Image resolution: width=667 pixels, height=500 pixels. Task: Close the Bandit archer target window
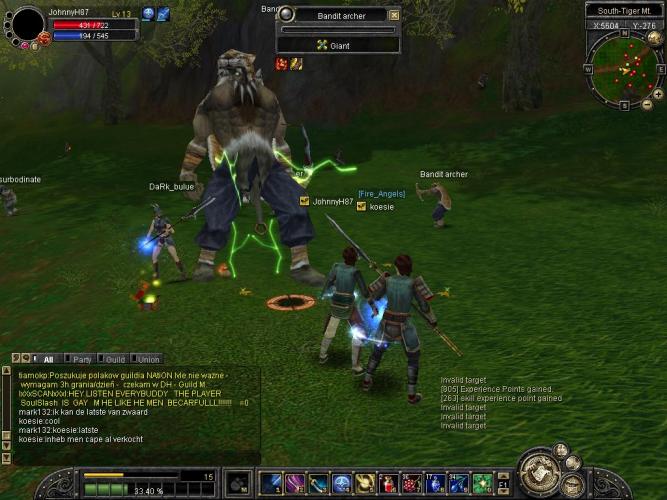point(394,15)
